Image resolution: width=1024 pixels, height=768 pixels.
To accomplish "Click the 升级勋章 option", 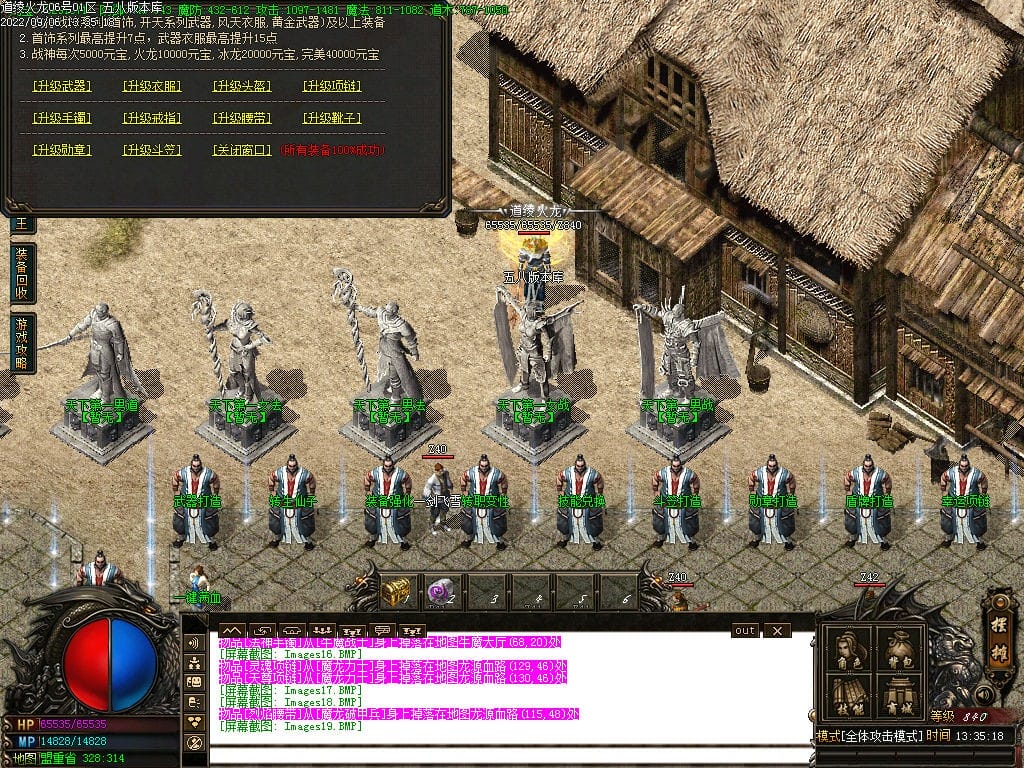I will (62, 150).
